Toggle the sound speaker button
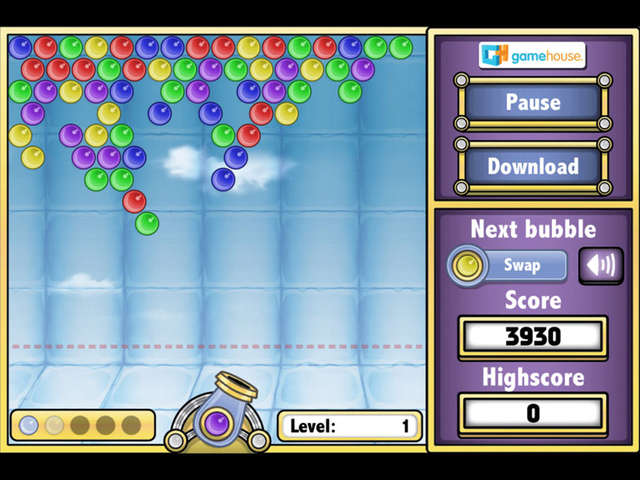Image resolution: width=640 pixels, height=480 pixels. pyautogui.click(x=600, y=266)
